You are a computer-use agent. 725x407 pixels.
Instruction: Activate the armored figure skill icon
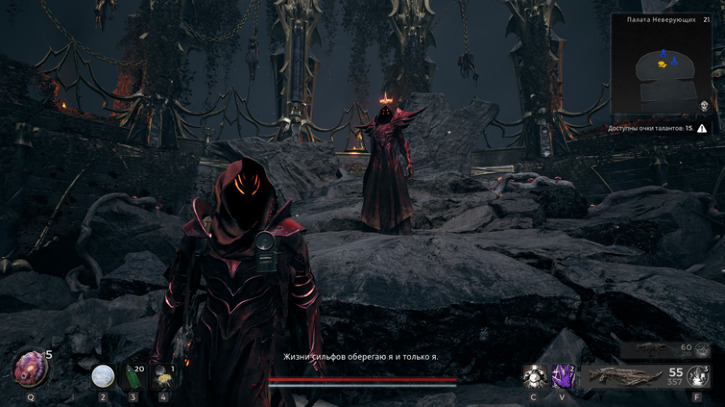[x=534, y=376]
